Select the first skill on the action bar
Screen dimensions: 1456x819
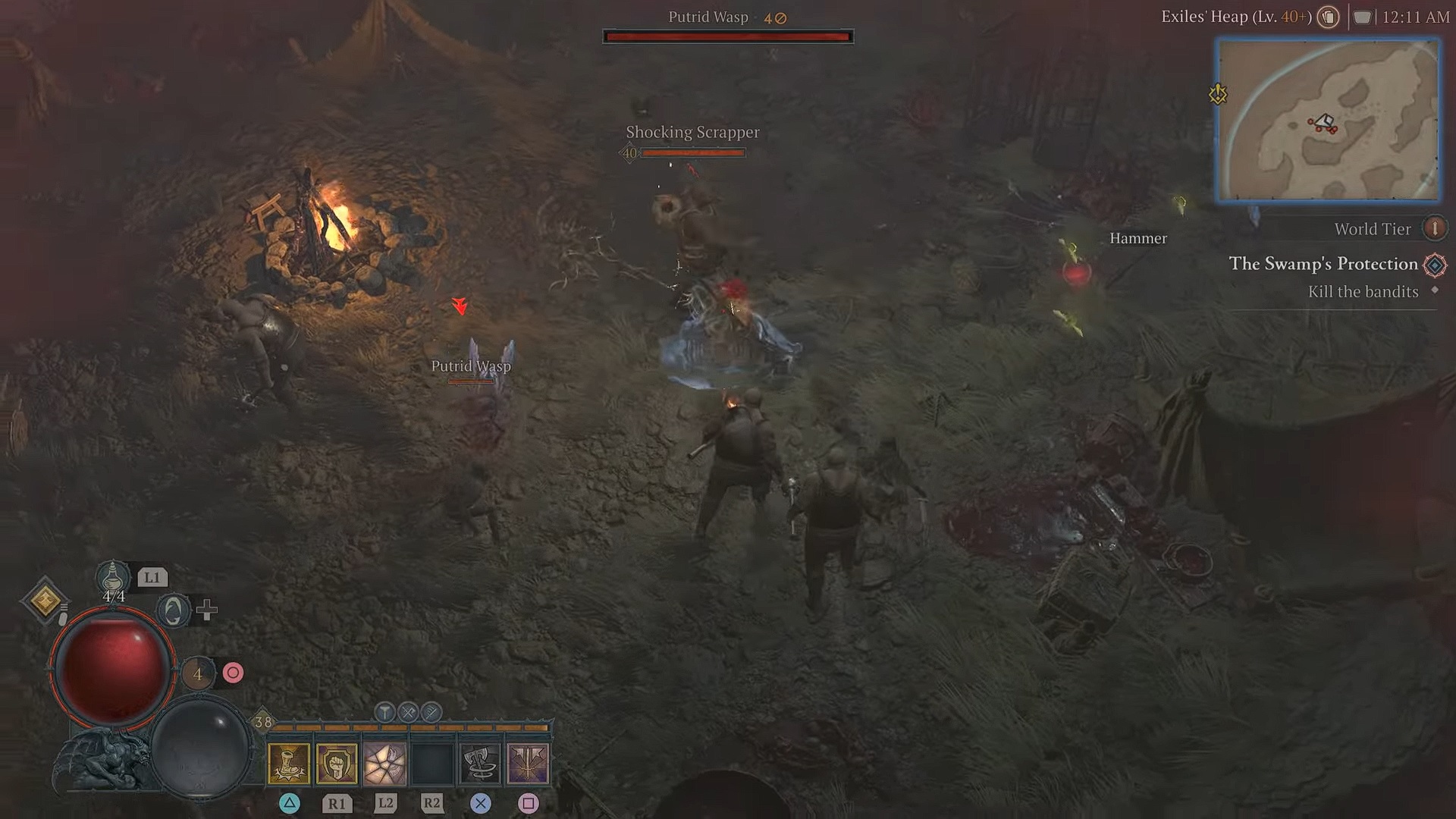(290, 763)
